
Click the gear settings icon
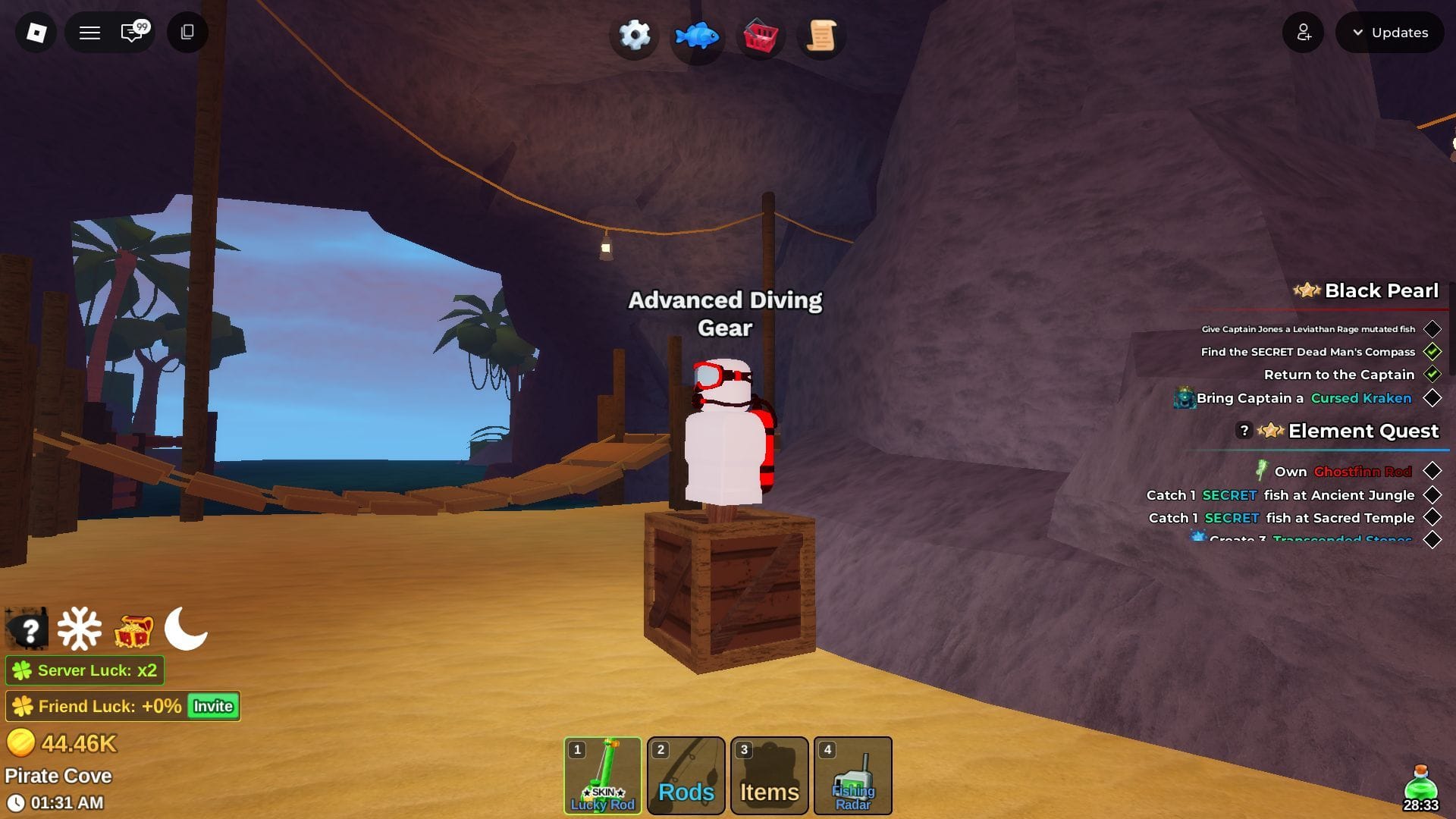(x=634, y=35)
